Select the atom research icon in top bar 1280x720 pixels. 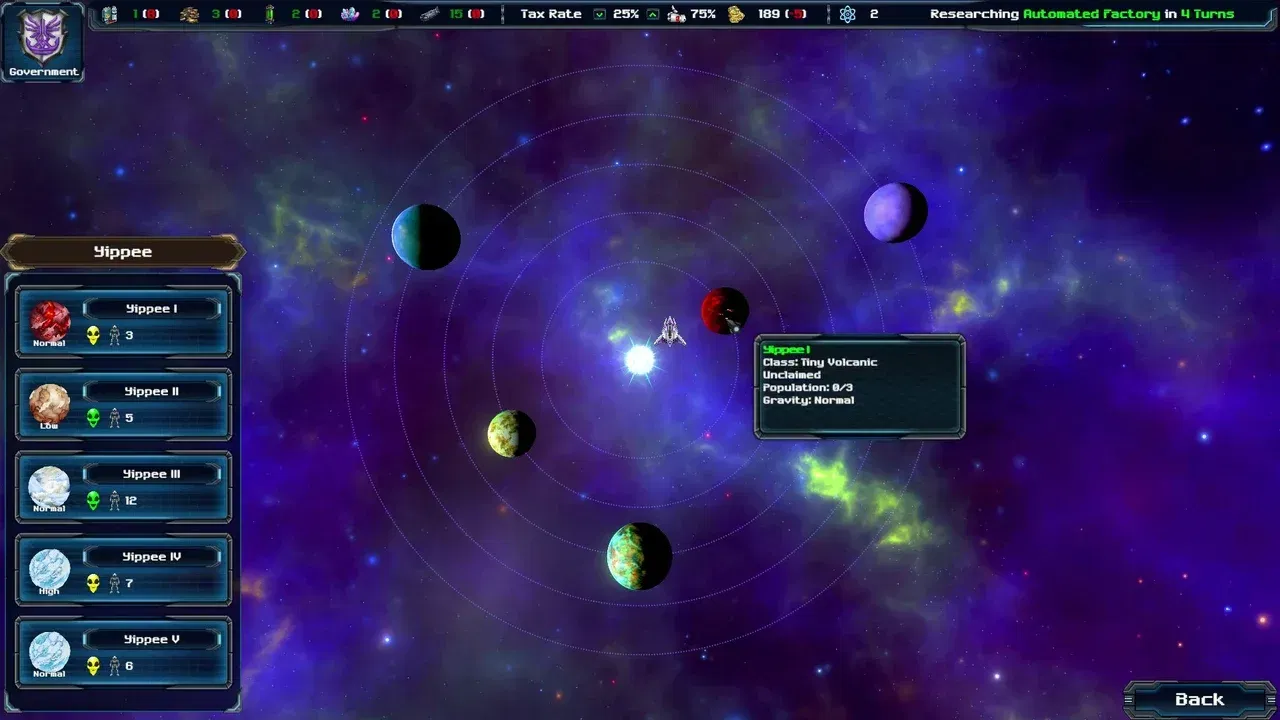[x=845, y=14]
